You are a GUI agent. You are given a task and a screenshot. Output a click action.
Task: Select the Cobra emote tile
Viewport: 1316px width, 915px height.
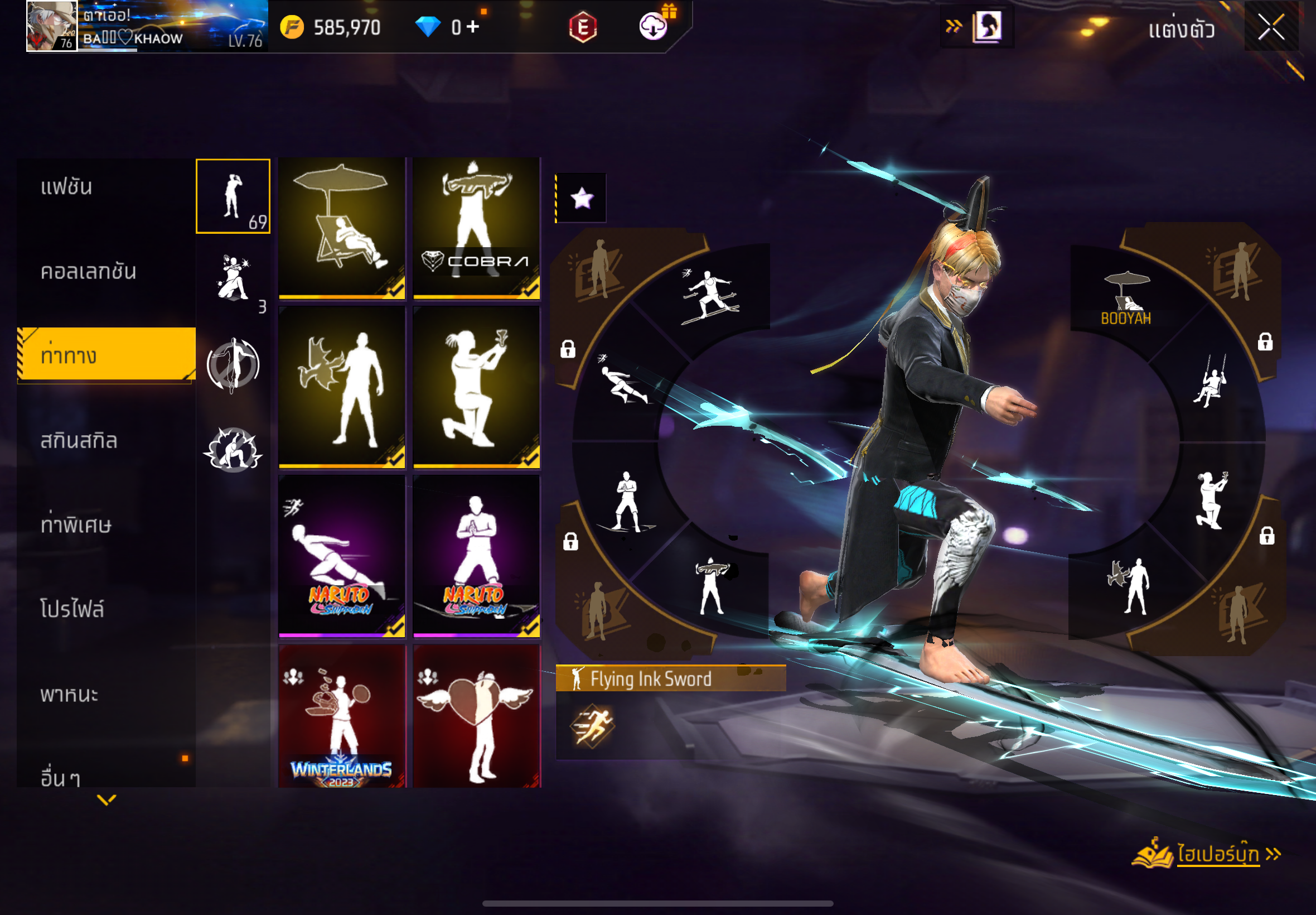click(476, 228)
